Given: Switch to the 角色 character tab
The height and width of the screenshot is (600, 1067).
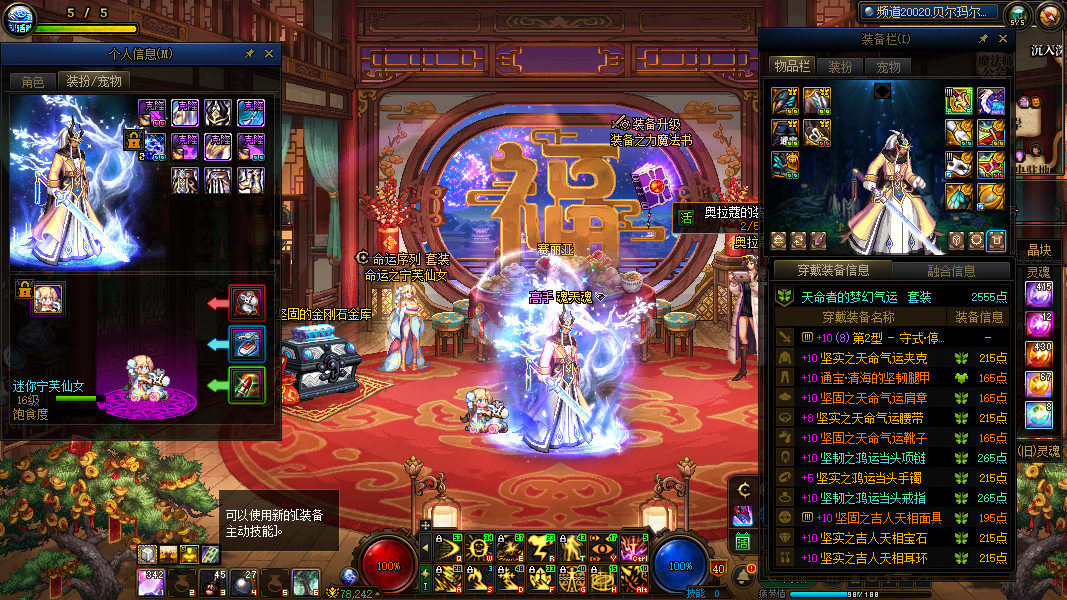Looking at the screenshot, I should [32, 81].
